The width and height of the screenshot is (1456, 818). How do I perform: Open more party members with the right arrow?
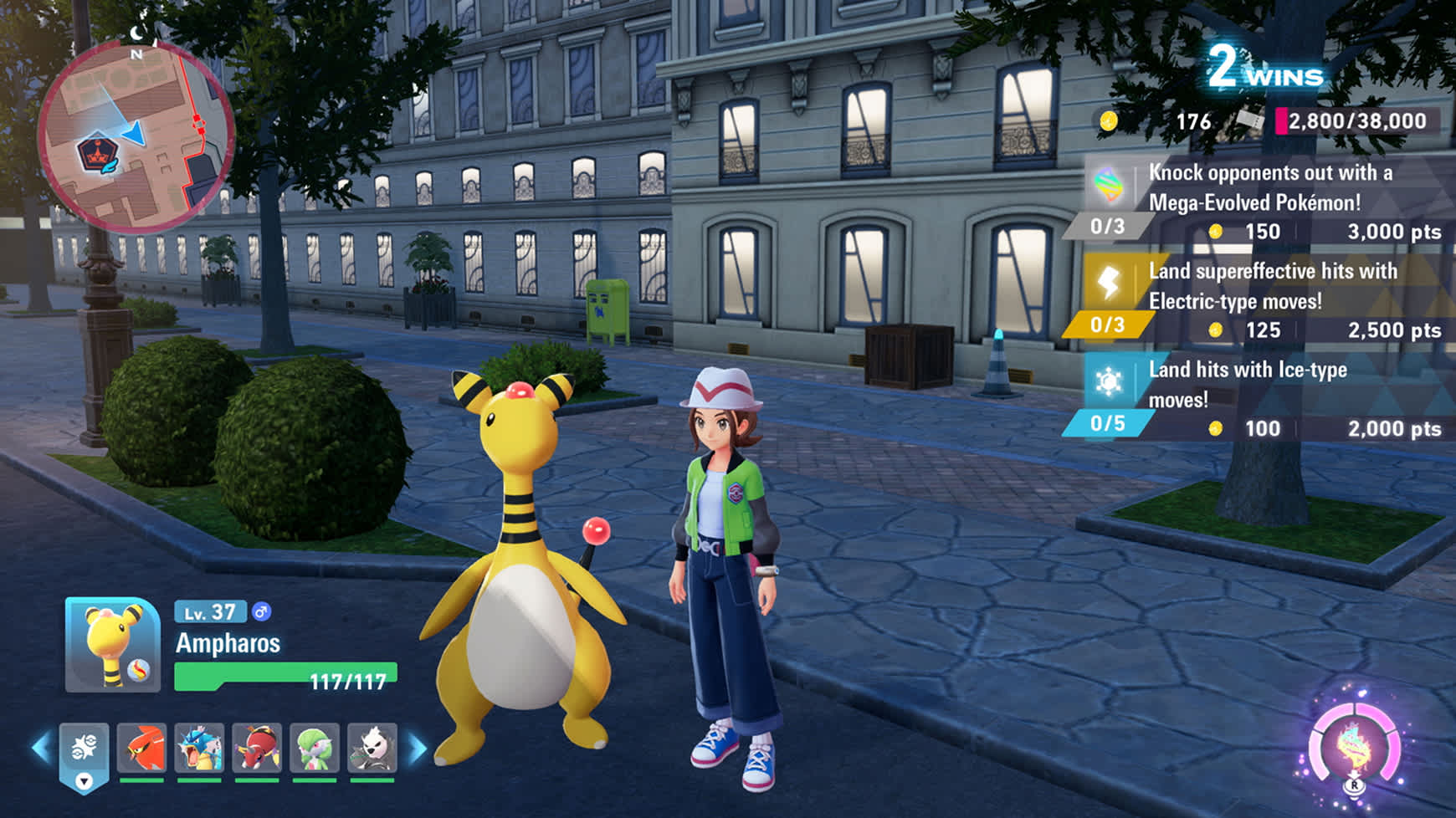(415, 749)
